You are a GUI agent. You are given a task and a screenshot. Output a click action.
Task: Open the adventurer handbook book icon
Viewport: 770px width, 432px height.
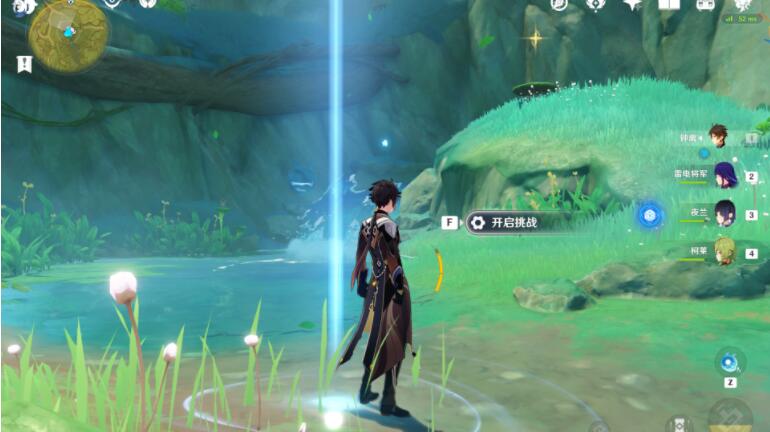[x=669, y=4]
